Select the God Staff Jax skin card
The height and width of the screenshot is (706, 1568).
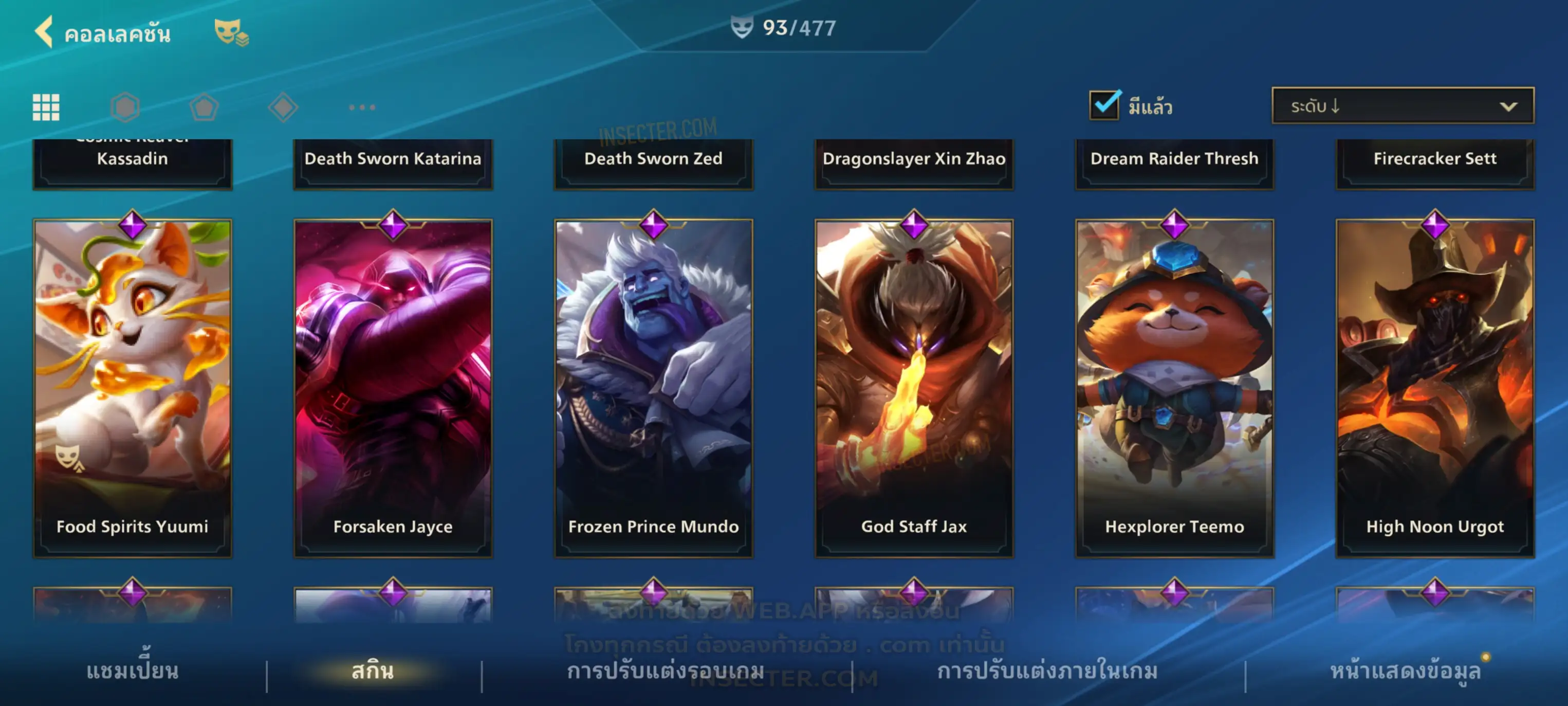tap(914, 388)
